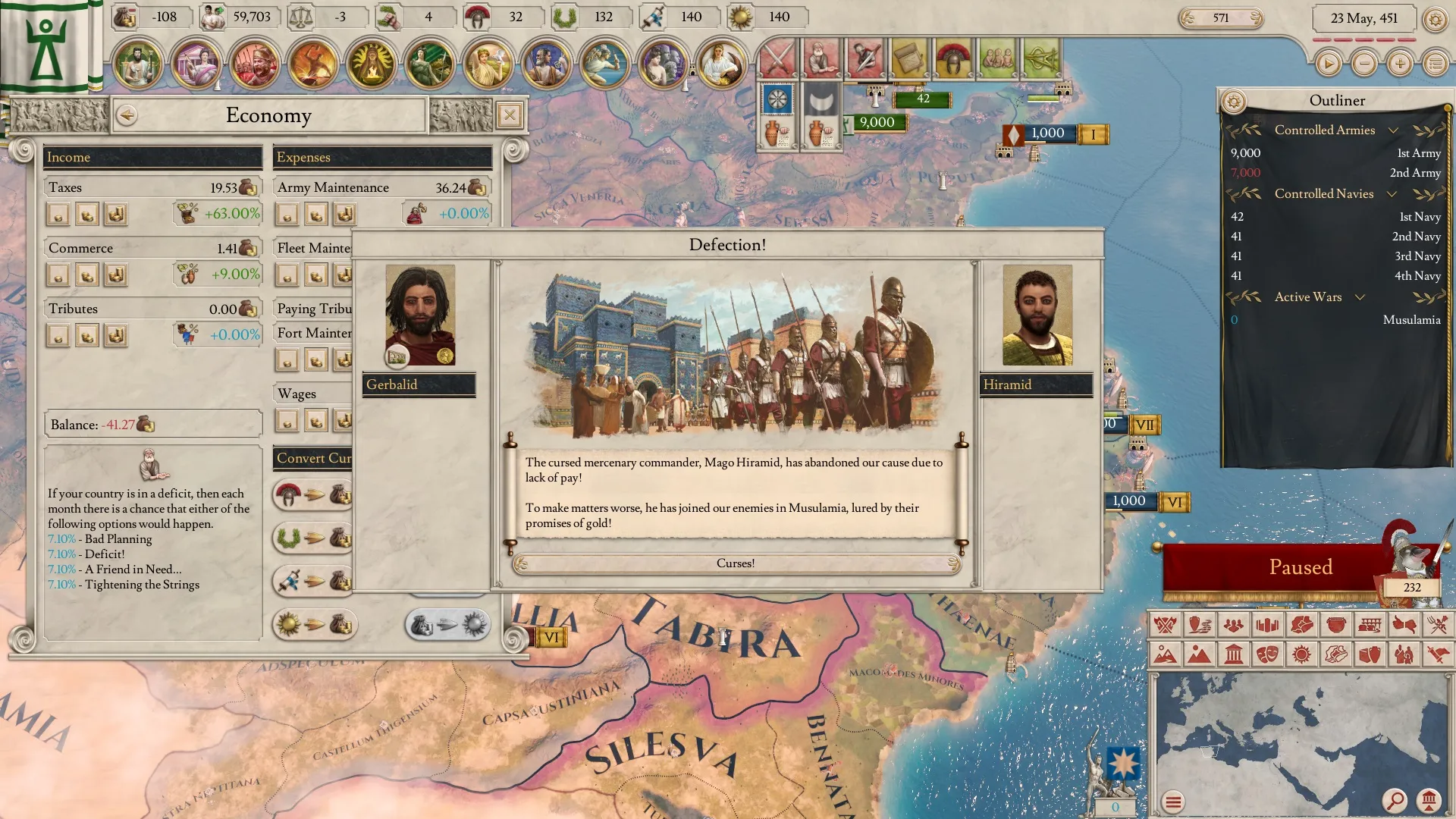Convert military power to gold

(313, 496)
